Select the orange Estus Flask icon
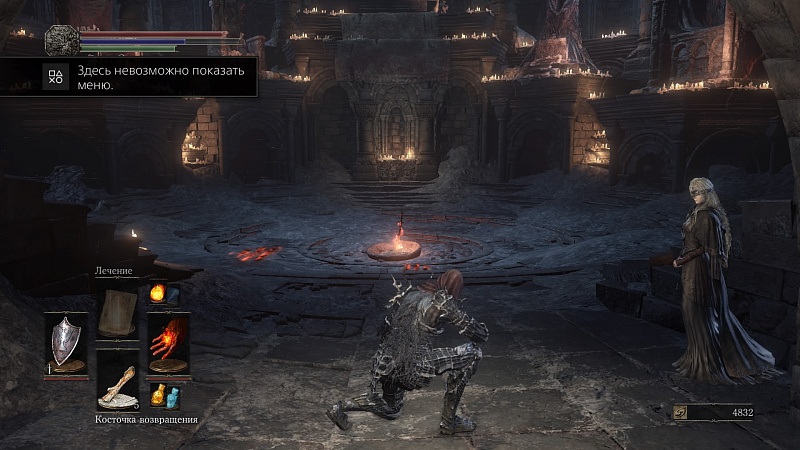The height and width of the screenshot is (450, 800). [x=156, y=294]
